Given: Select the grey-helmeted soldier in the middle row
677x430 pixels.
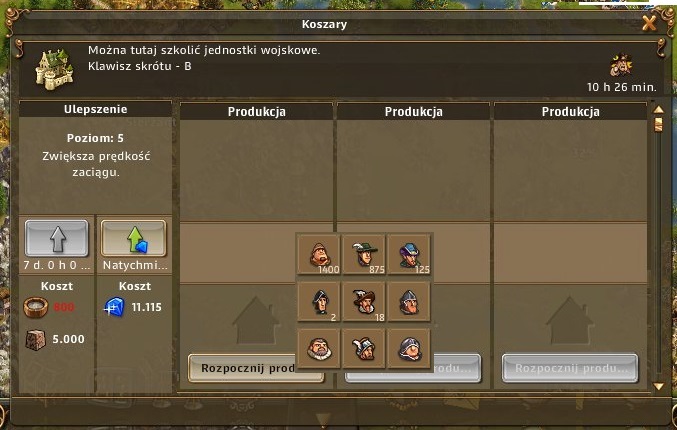Looking at the screenshot, I should coord(408,300).
